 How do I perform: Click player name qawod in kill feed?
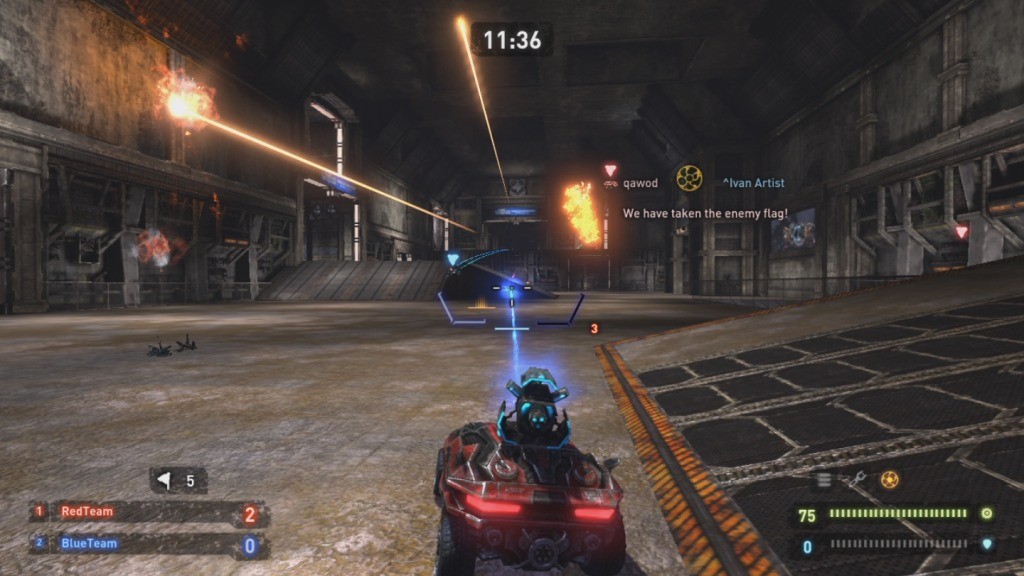(640, 183)
